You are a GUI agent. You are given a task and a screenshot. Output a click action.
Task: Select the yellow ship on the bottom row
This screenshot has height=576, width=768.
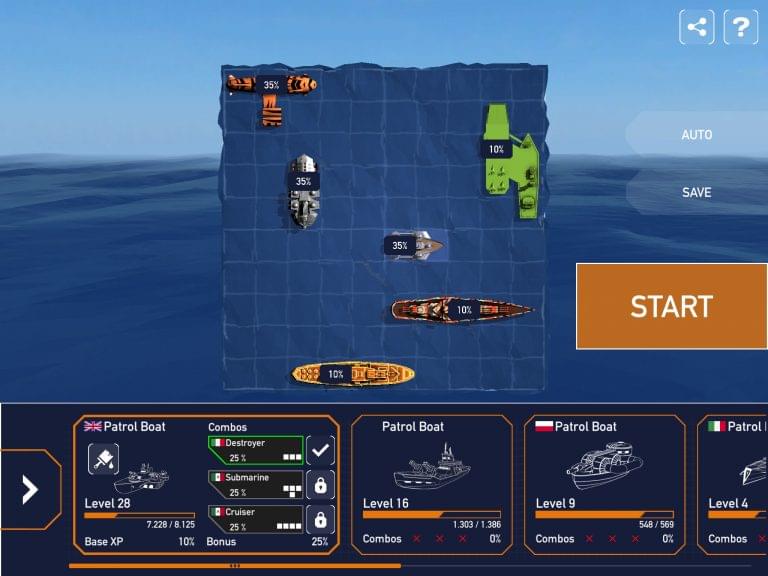[353, 374]
